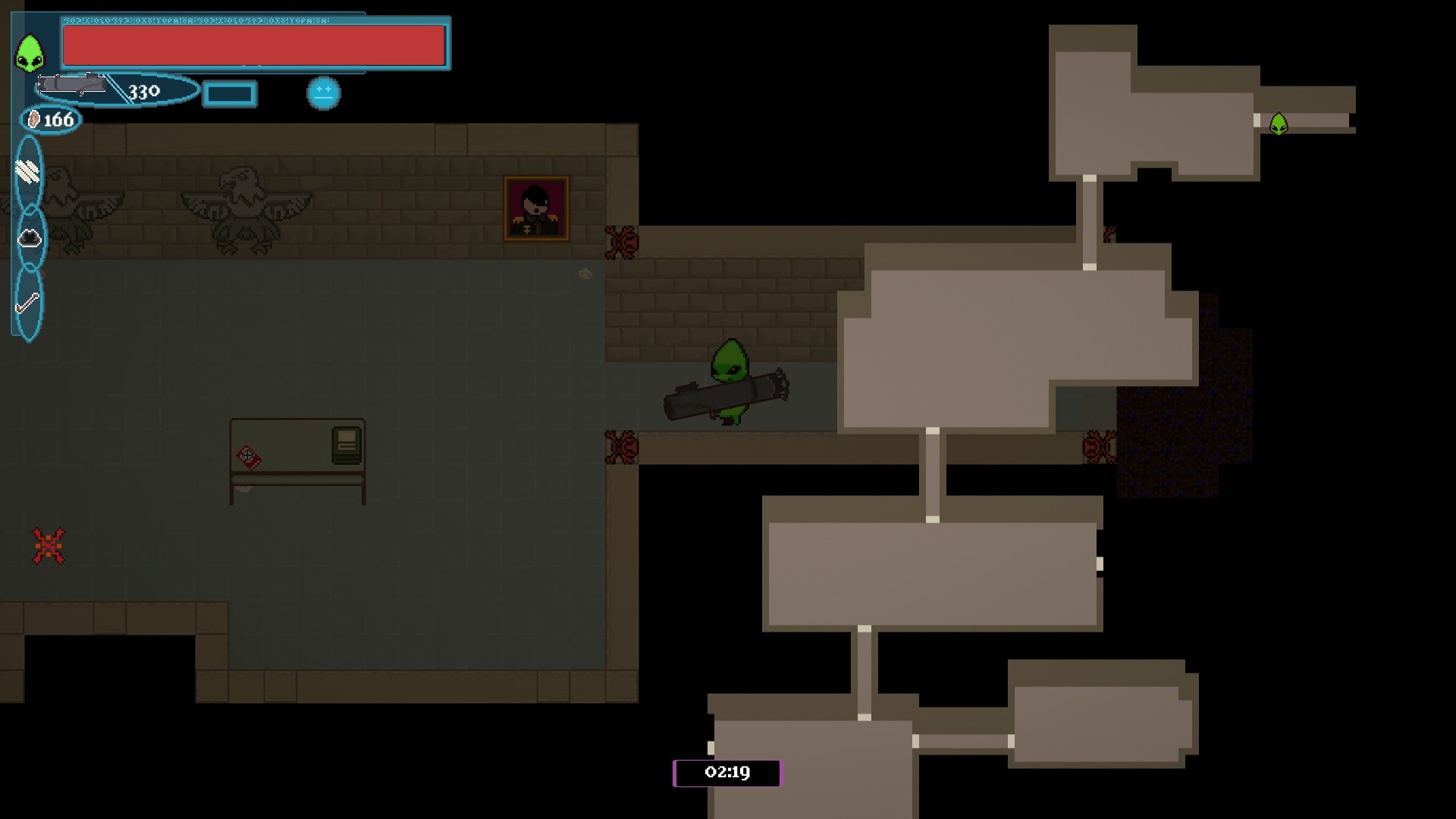Expand the inventory sidebar panel
The image size is (1456, 819).
[x=27, y=235]
